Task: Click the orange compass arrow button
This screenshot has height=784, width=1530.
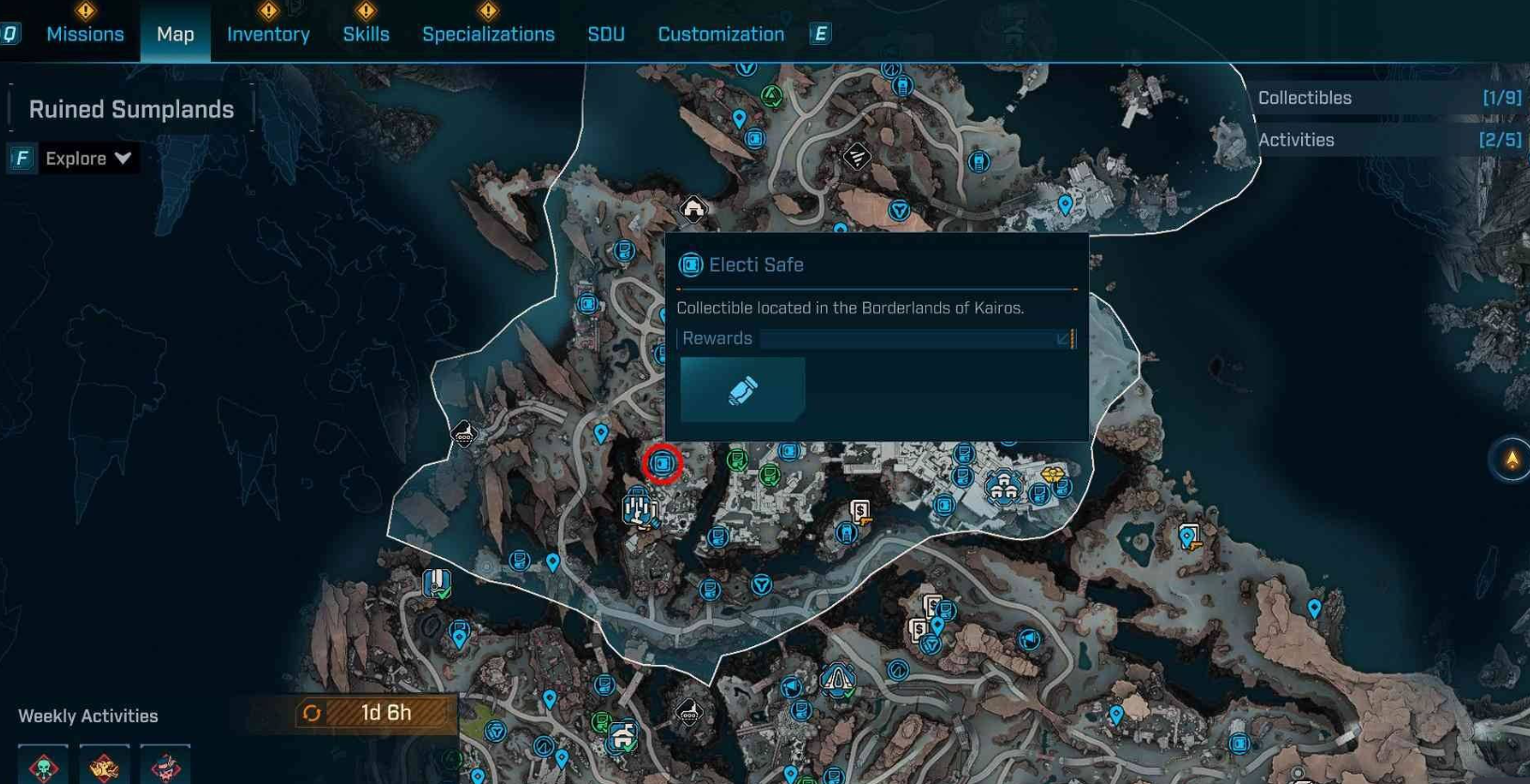Action: (x=1511, y=460)
